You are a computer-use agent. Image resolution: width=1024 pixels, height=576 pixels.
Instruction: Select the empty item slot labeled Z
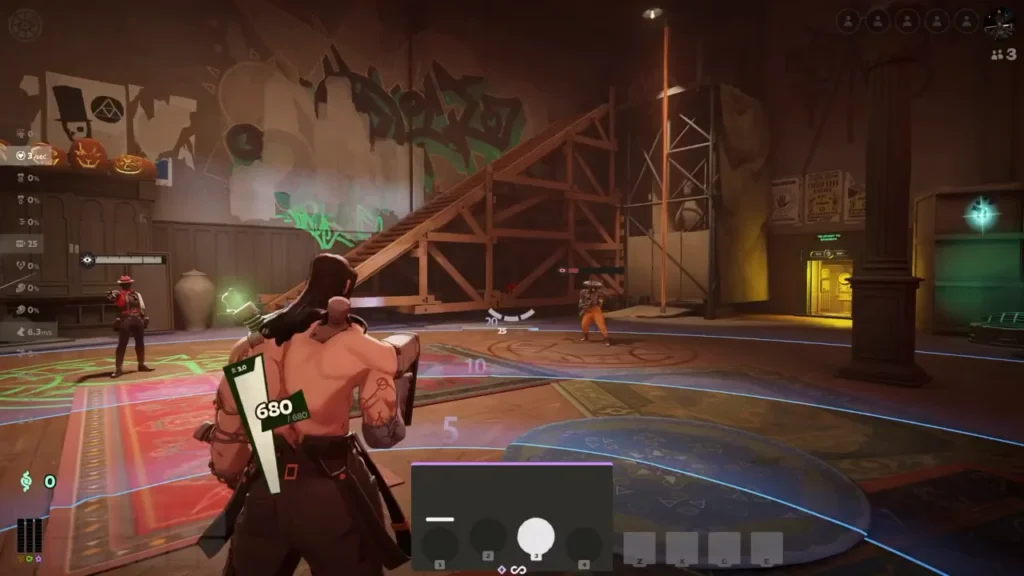click(x=639, y=547)
